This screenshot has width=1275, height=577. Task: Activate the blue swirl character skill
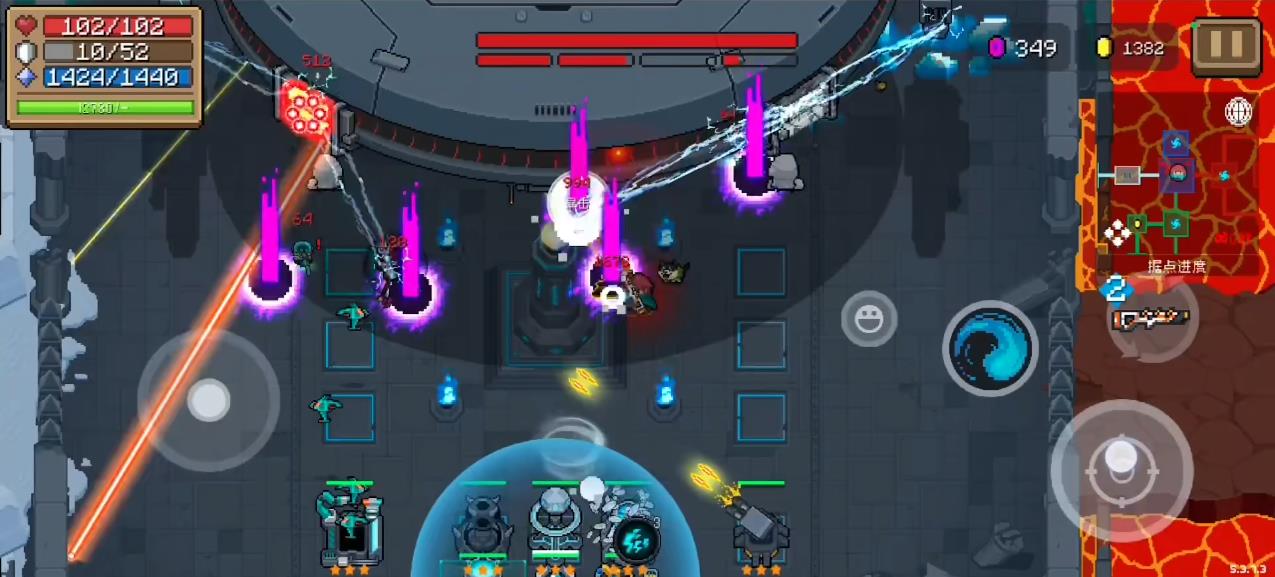990,348
